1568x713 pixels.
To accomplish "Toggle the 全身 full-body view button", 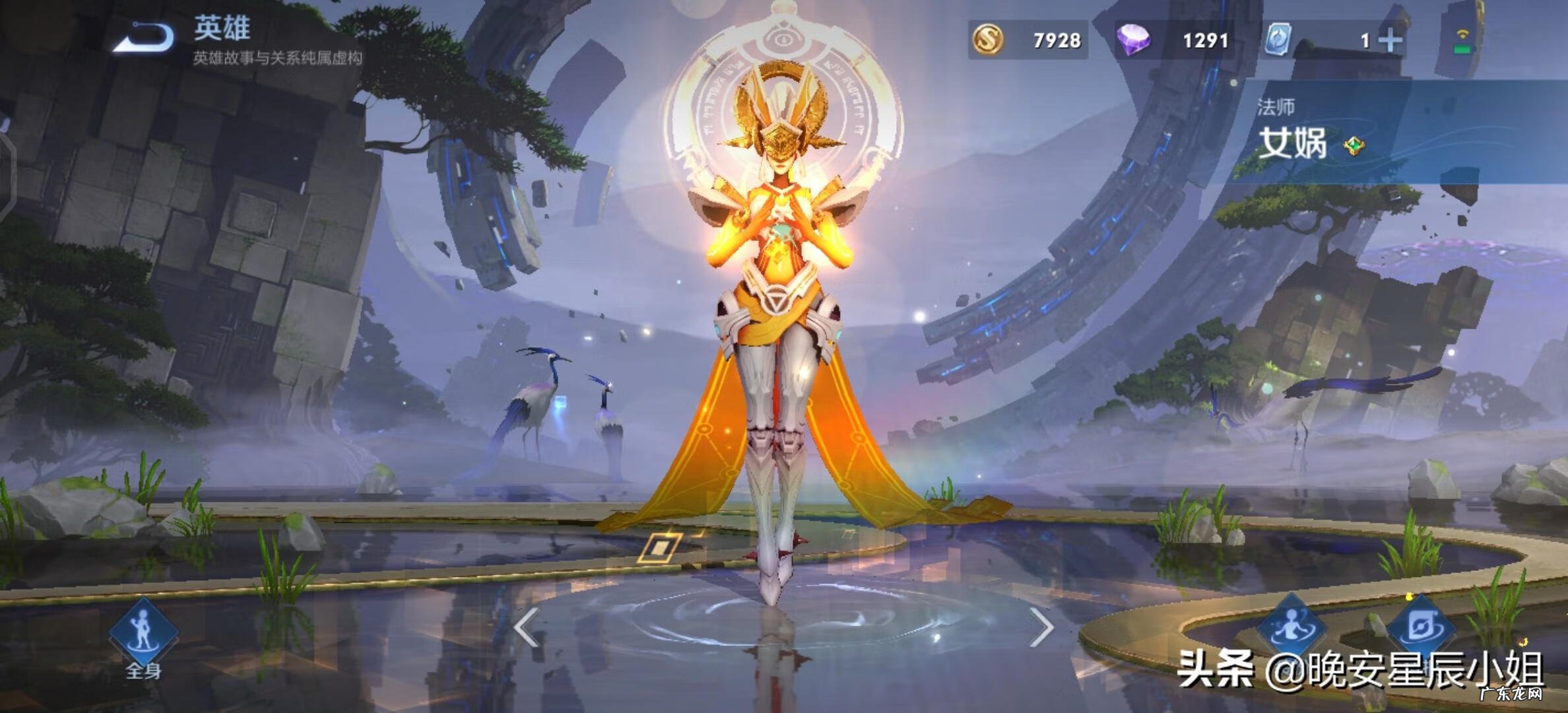I will (x=143, y=634).
